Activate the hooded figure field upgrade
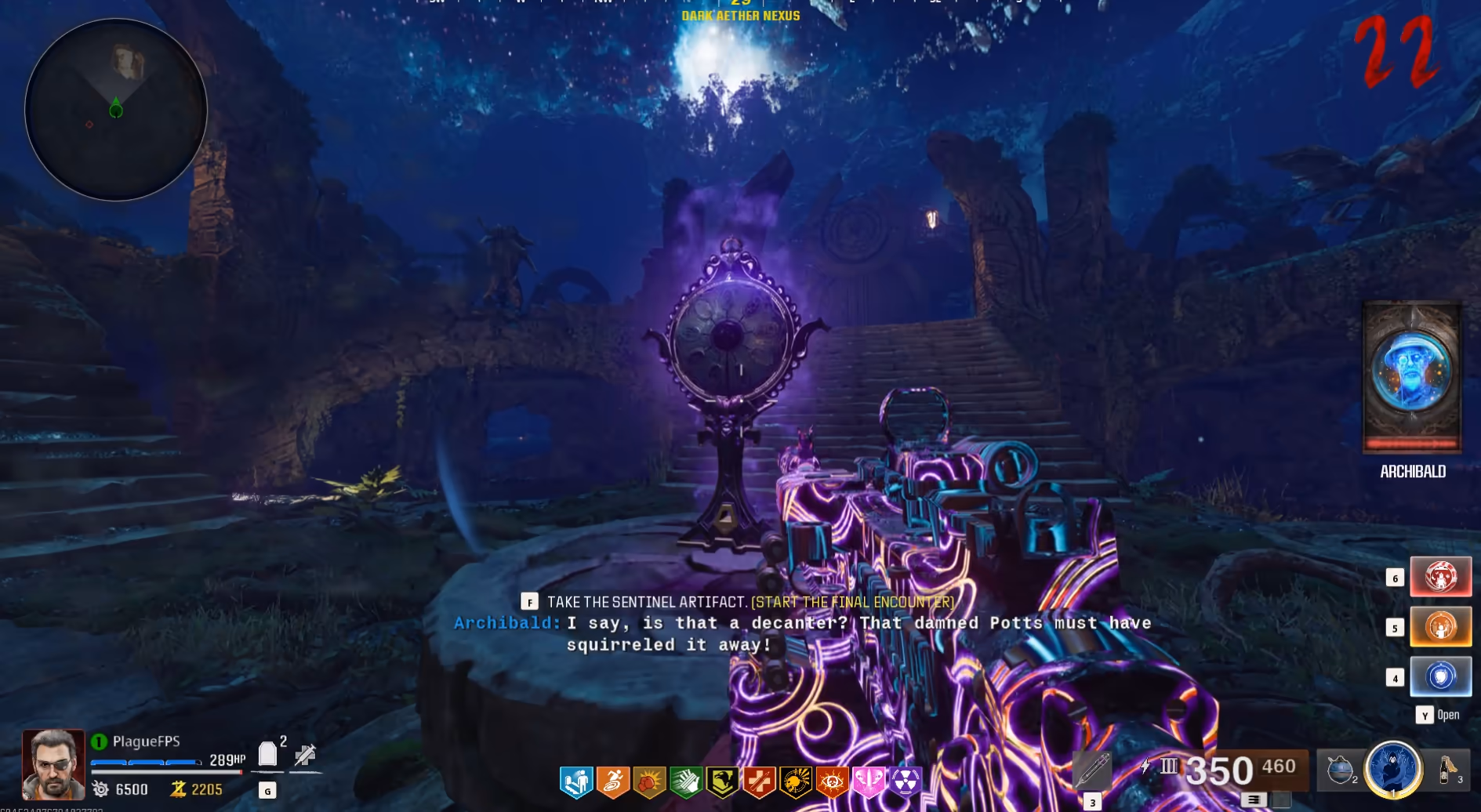The height and width of the screenshot is (812, 1481). [x=1393, y=769]
